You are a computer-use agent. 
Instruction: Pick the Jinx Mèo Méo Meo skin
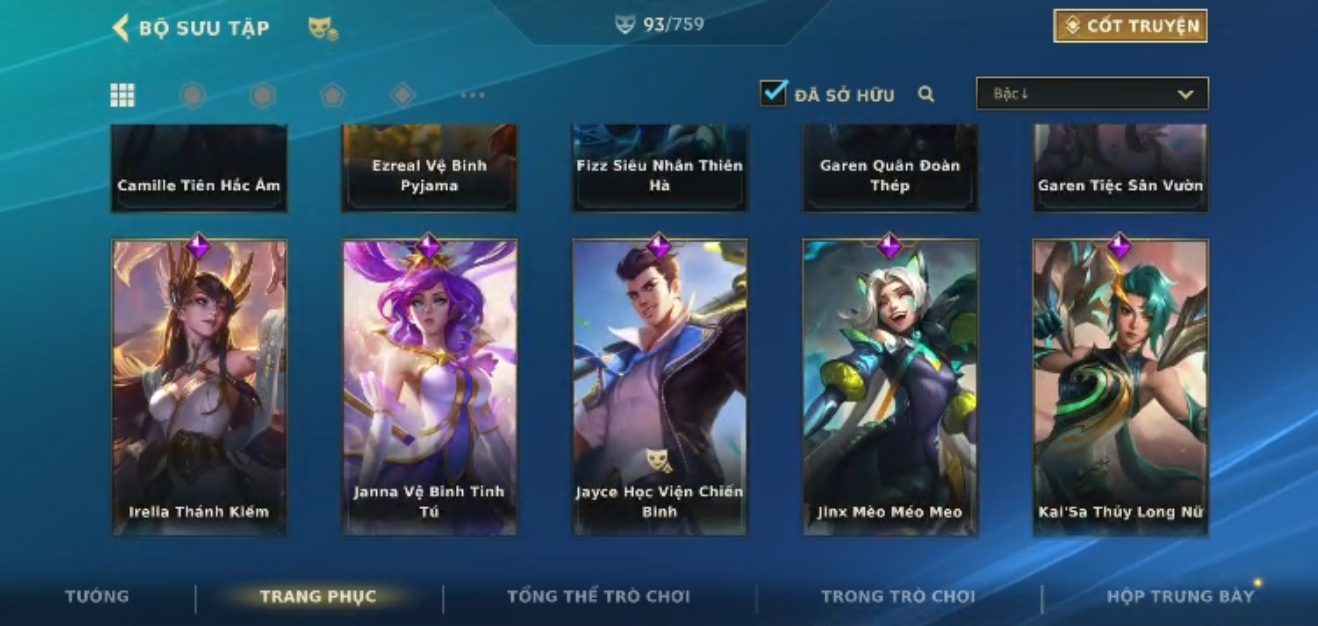click(890, 387)
